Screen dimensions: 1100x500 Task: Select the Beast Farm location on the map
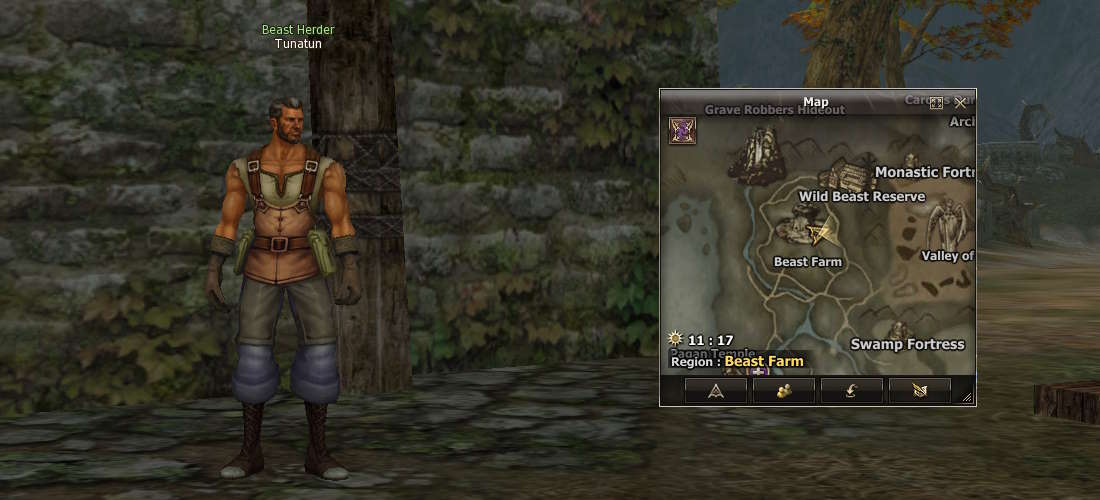808,262
